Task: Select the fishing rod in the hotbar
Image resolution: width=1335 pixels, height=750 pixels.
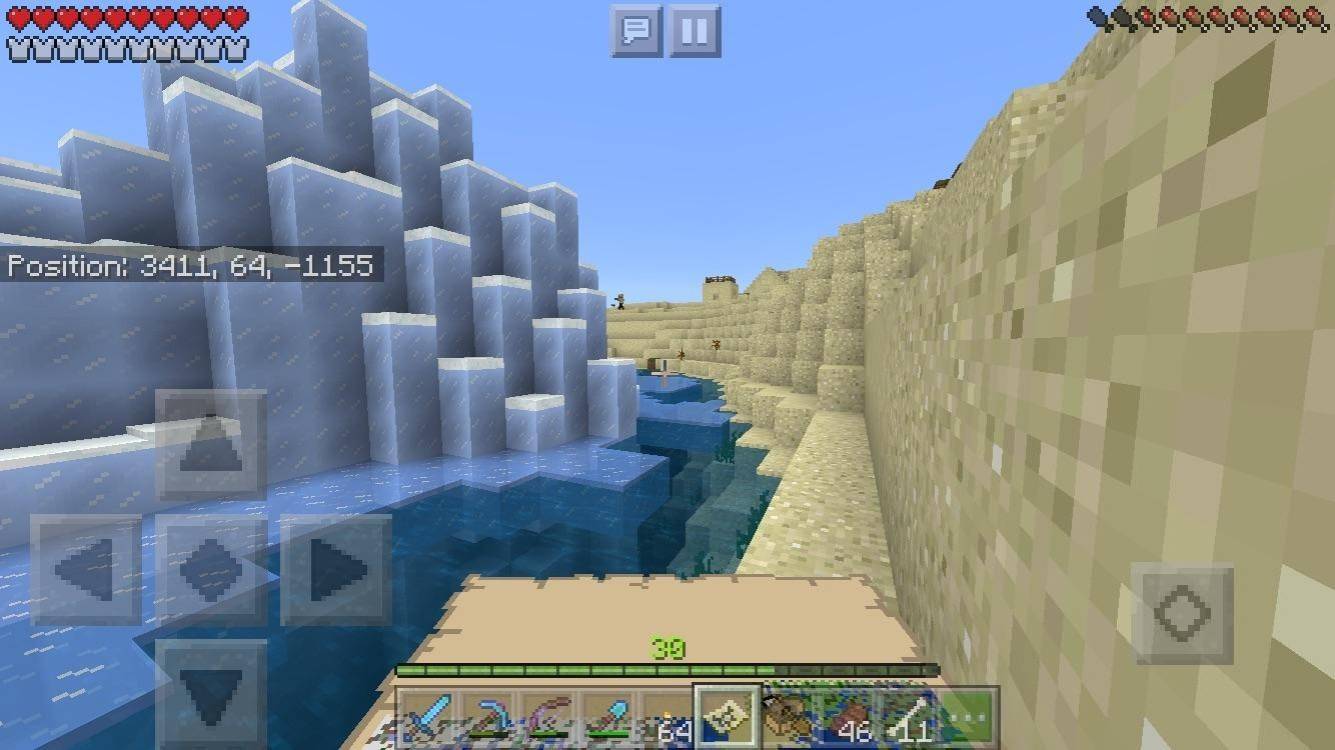Action: [x=551, y=710]
